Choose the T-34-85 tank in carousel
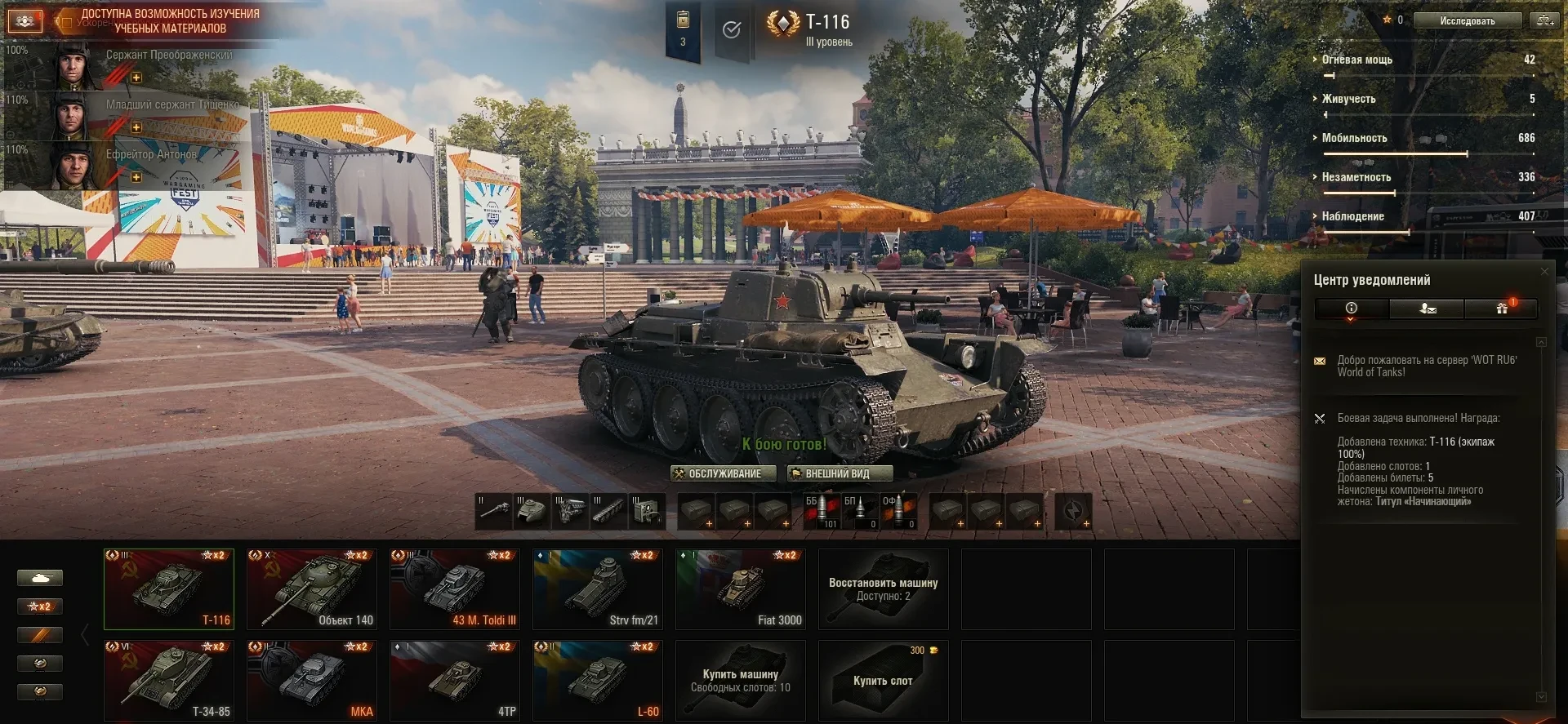 pyautogui.click(x=168, y=680)
